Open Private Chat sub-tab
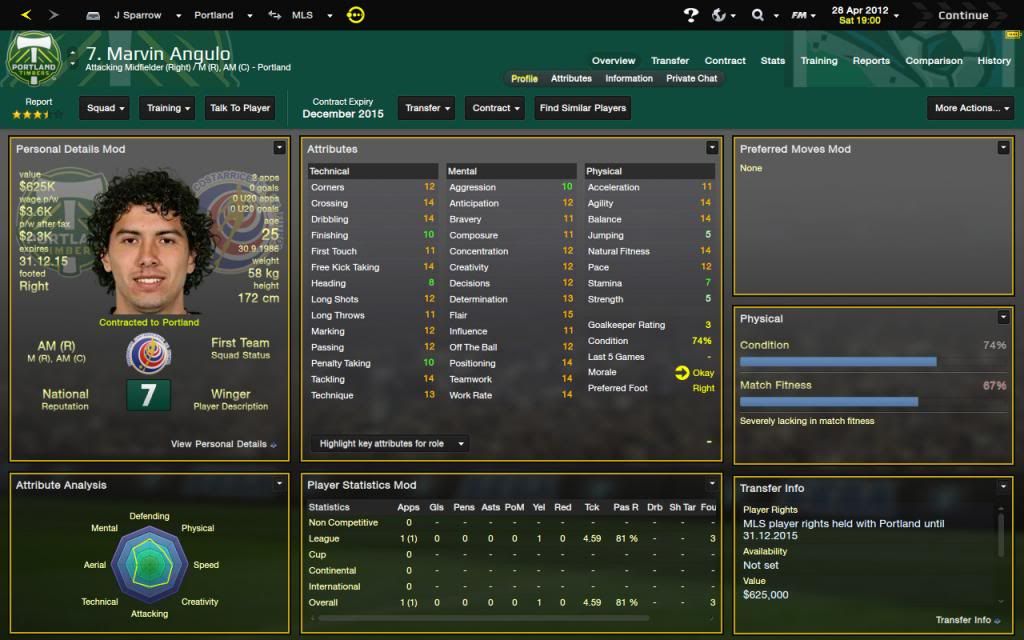The image size is (1024, 640). click(692, 78)
